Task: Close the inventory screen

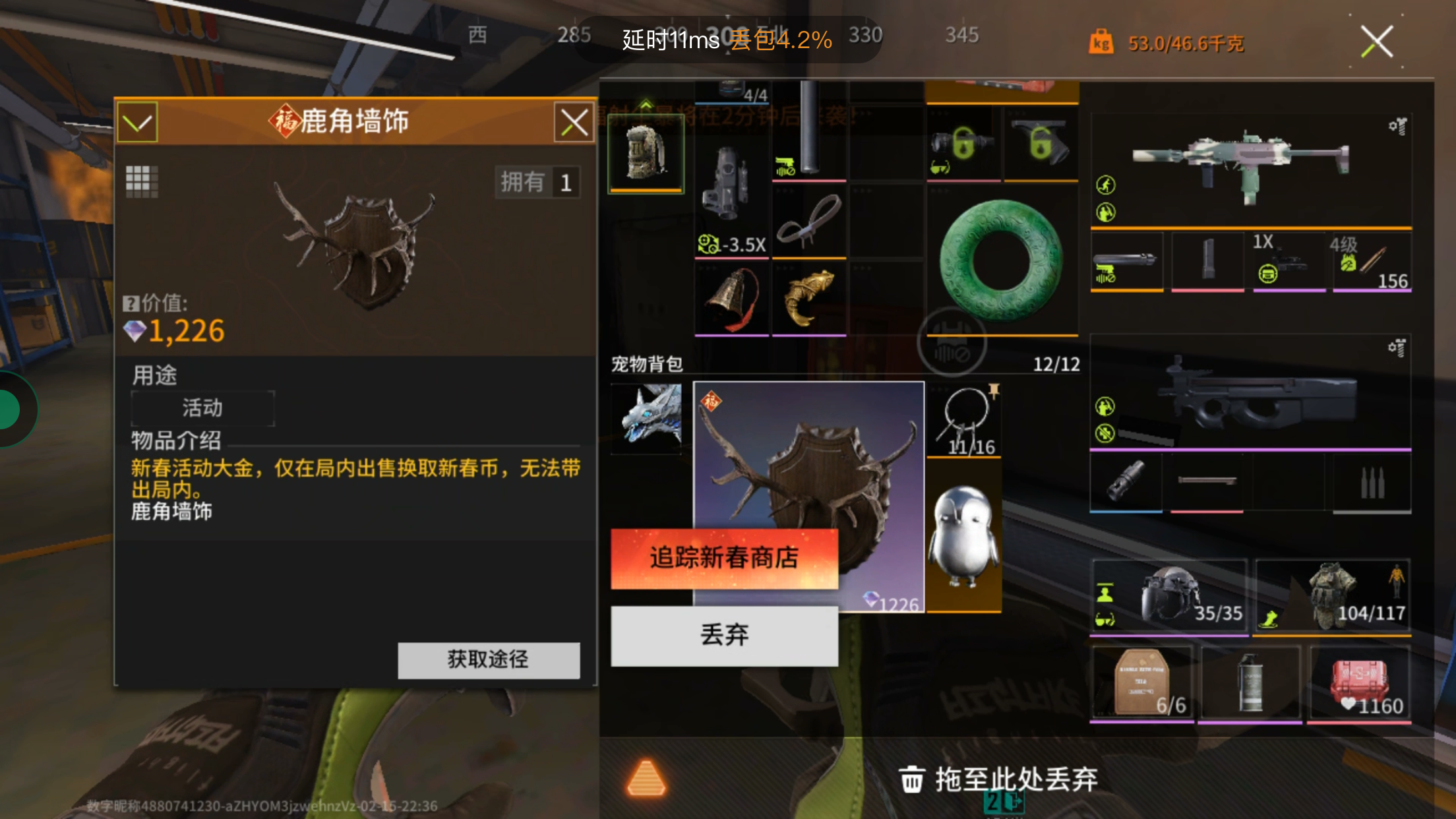Action: coord(1377,42)
